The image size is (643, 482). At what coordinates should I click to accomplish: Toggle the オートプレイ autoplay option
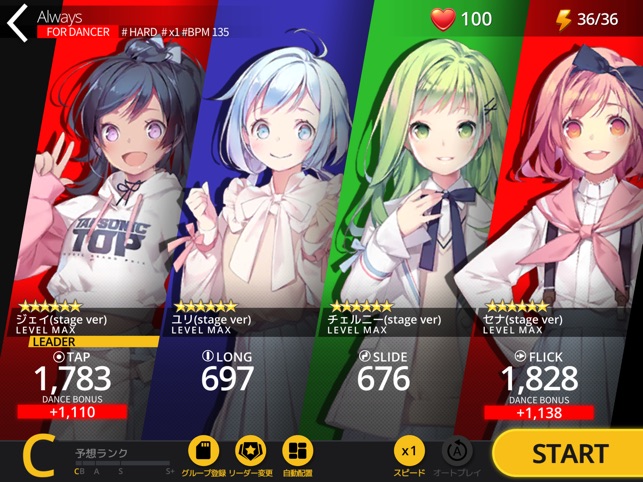point(457,452)
